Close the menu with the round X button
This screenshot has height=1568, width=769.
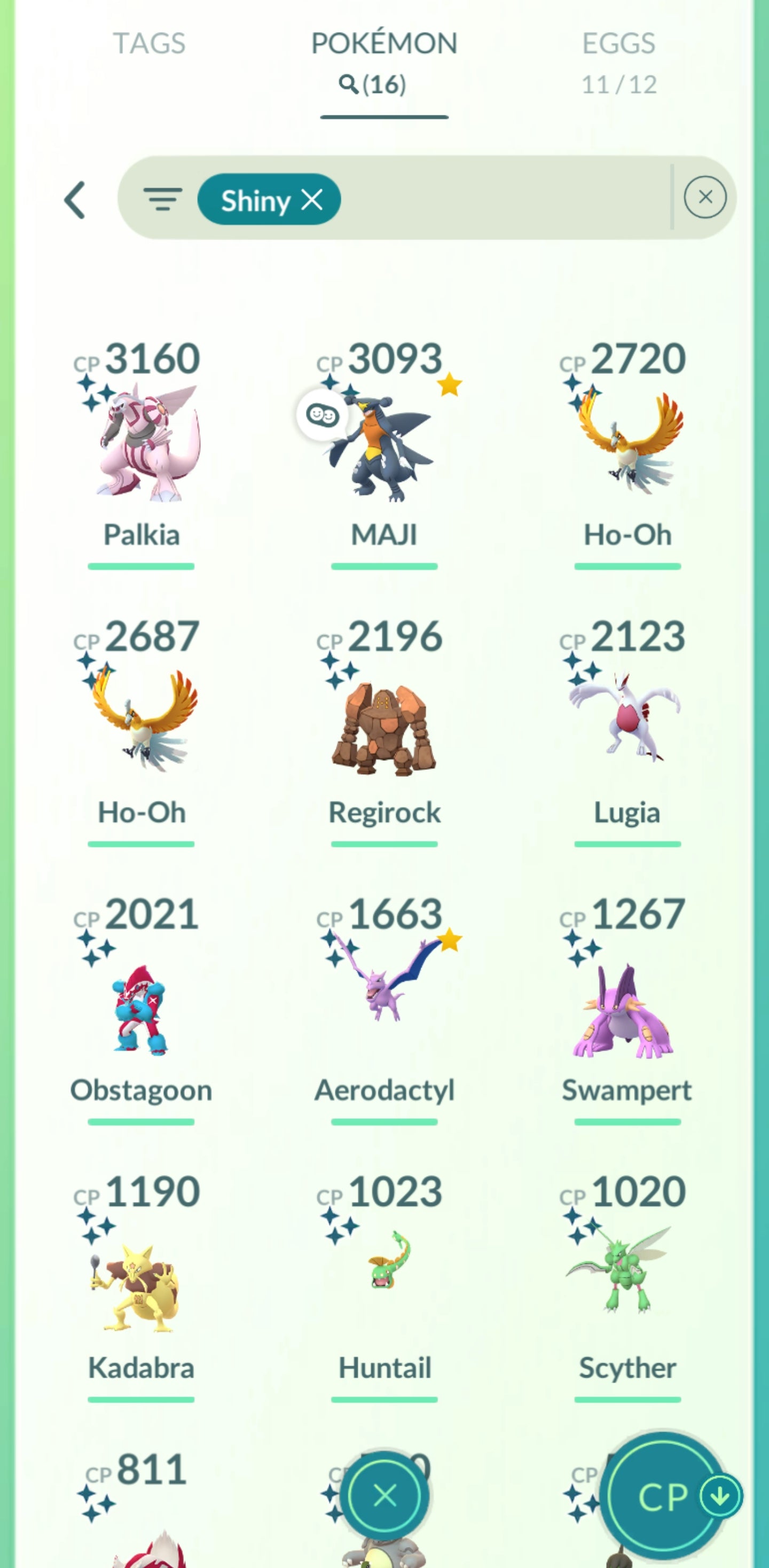pyautogui.click(x=384, y=1495)
